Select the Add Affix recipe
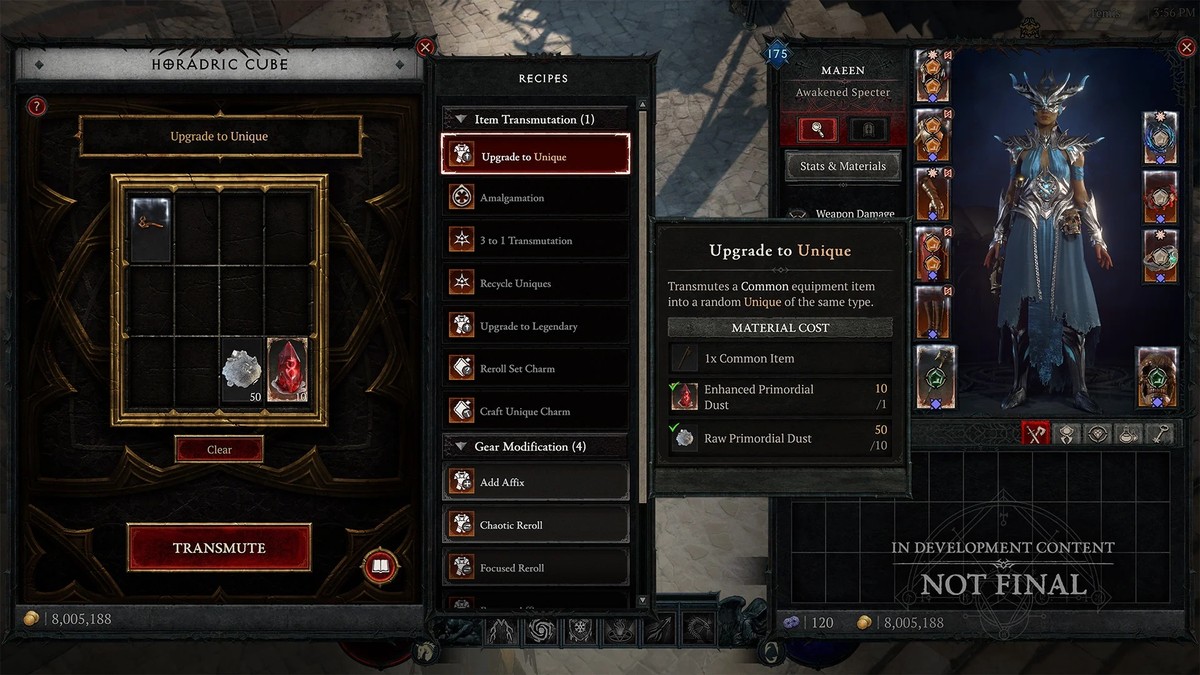This screenshot has width=1200, height=675. pyautogui.click(x=535, y=482)
